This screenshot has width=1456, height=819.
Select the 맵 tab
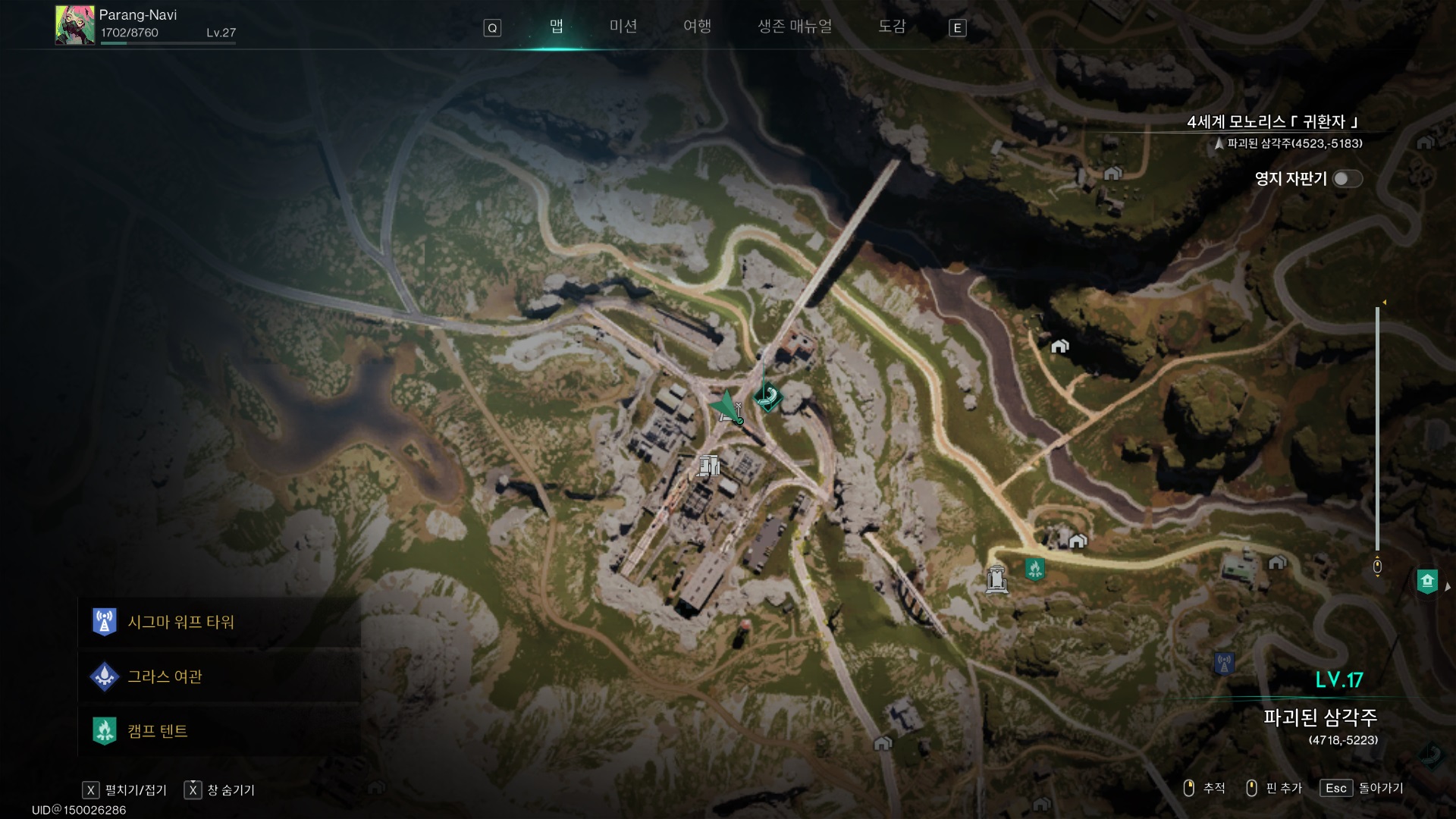[557, 27]
